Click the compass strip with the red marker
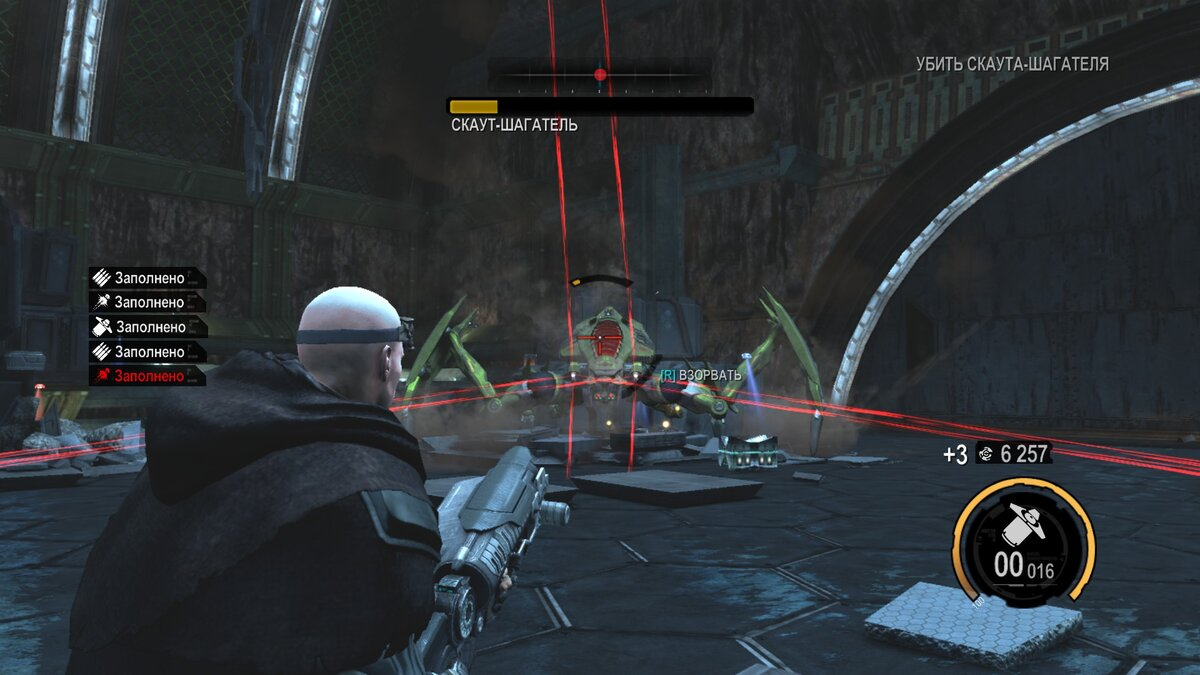This screenshot has height=675, width=1200. pyautogui.click(x=600, y=75)
